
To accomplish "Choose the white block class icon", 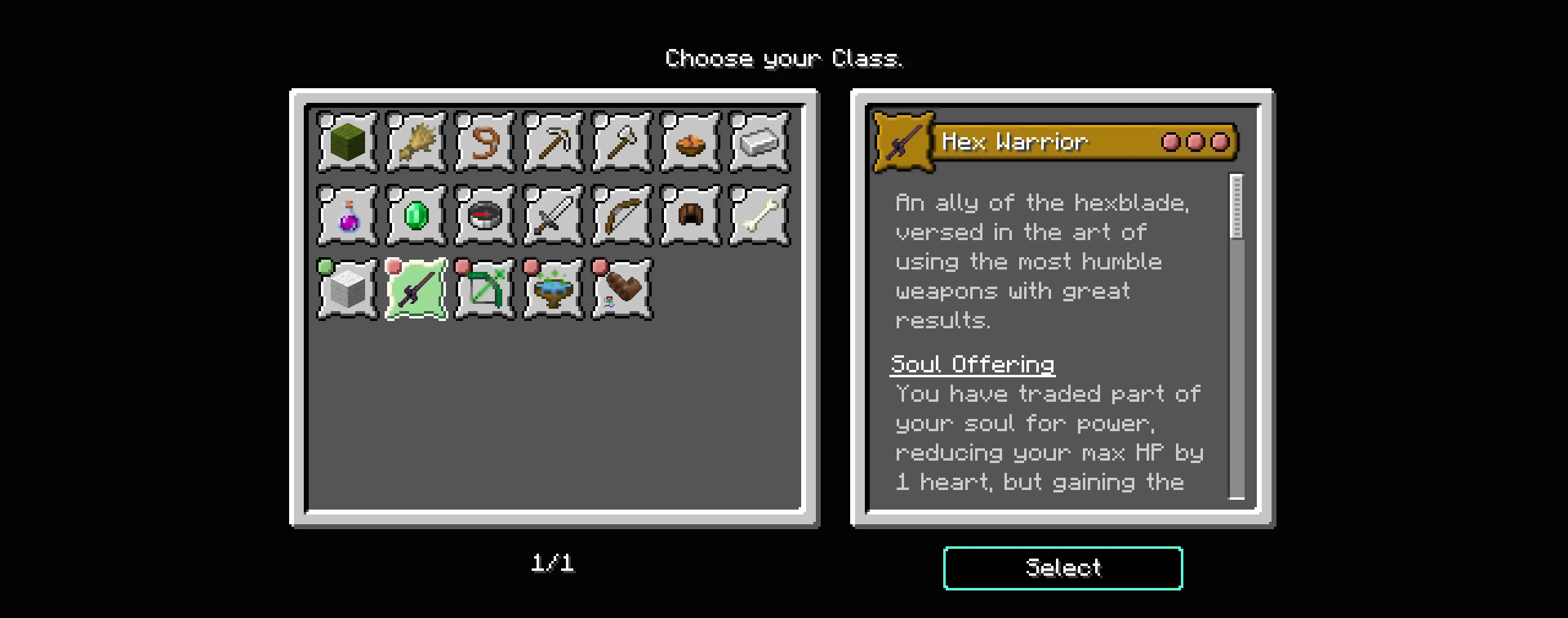I will coord(347,289).
